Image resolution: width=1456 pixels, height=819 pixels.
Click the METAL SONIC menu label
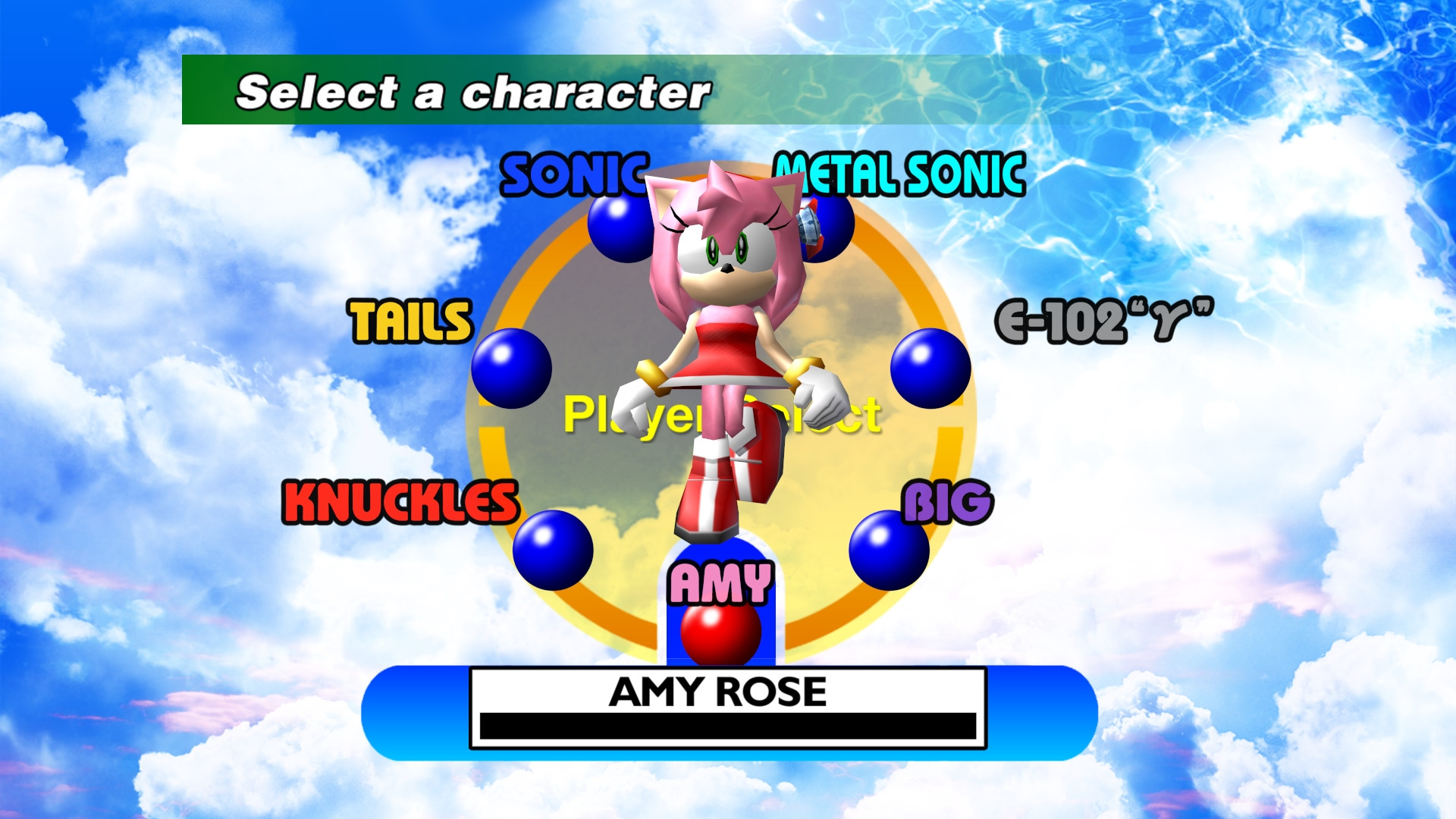(898, 175)
